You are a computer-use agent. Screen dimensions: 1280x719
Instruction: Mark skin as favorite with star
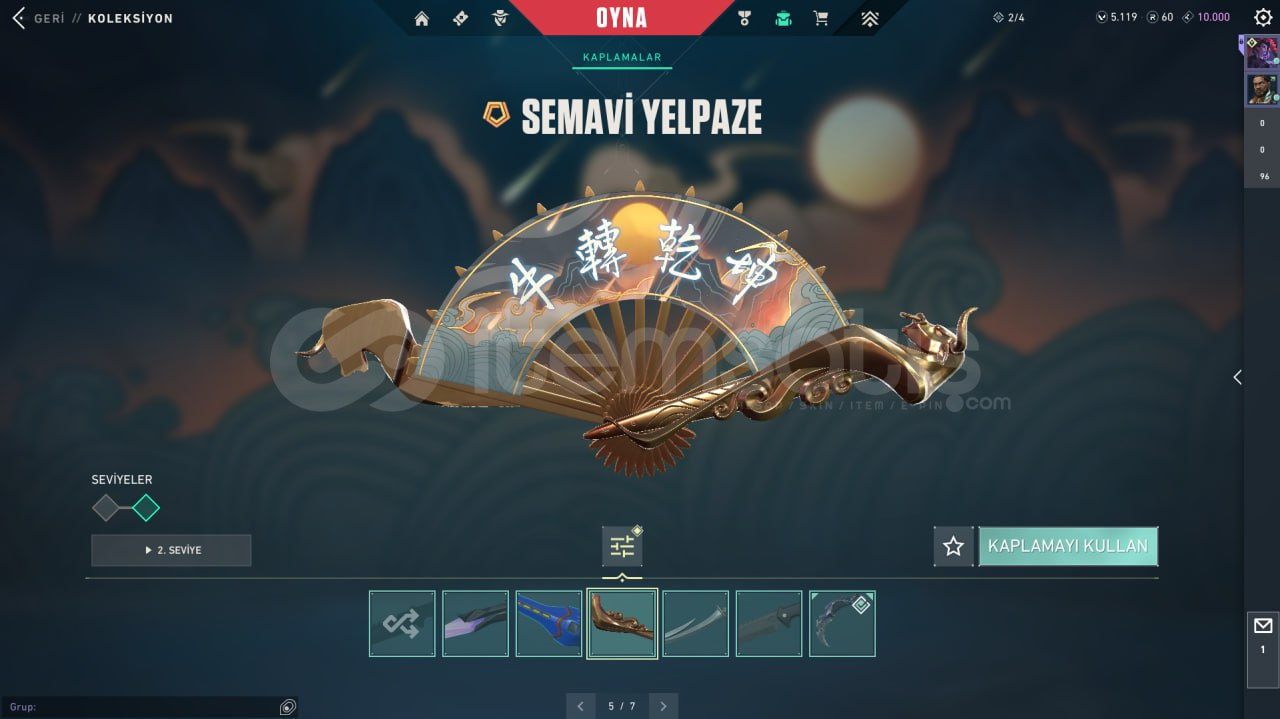(953, 546)
